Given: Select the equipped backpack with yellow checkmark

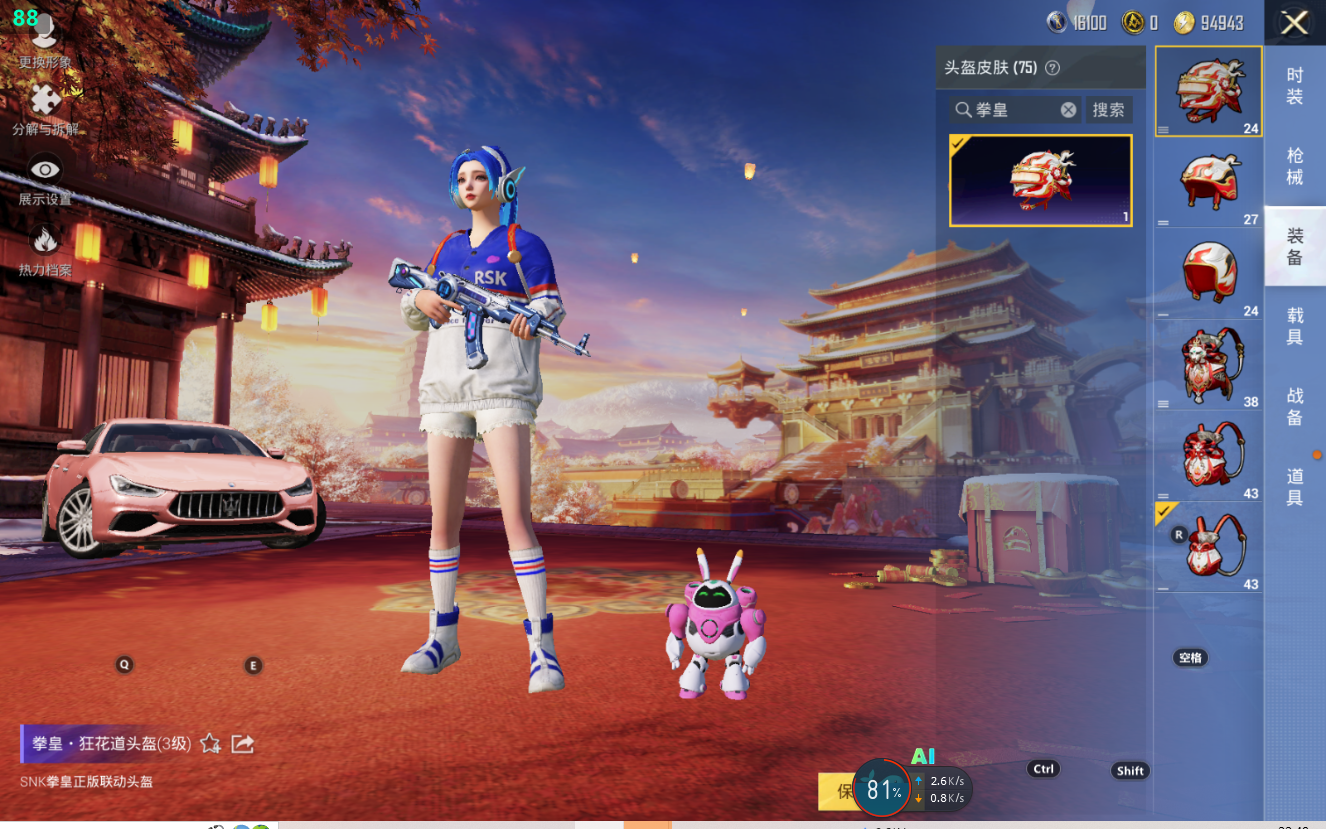Looking at the screenshot, I should click(x=1208, y=547).
